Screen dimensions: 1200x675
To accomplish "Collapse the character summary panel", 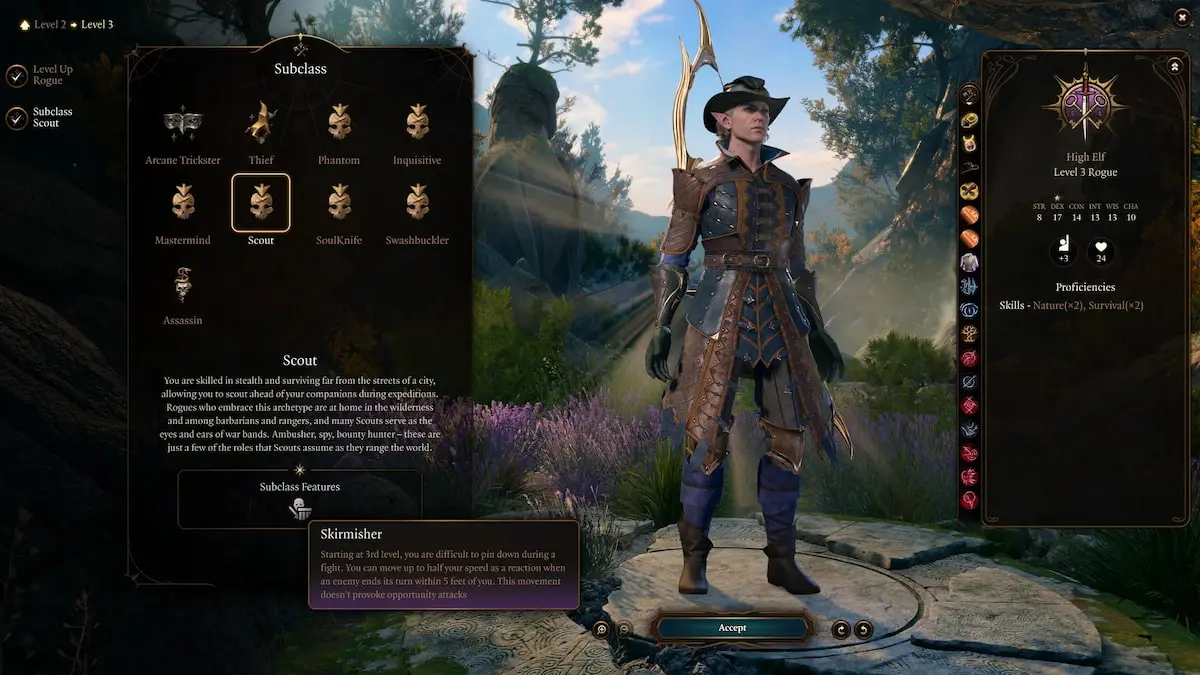I will click(1174, 66).
